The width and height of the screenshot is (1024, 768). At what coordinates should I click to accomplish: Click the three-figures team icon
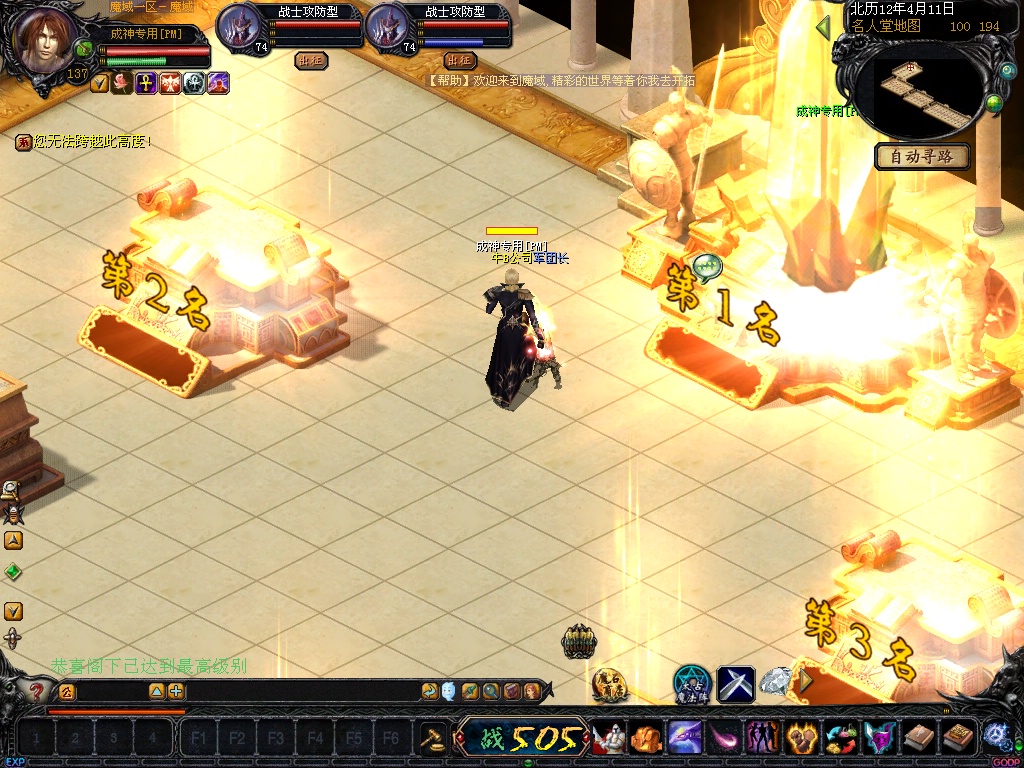pyautogui.click(x=762, y=738)
